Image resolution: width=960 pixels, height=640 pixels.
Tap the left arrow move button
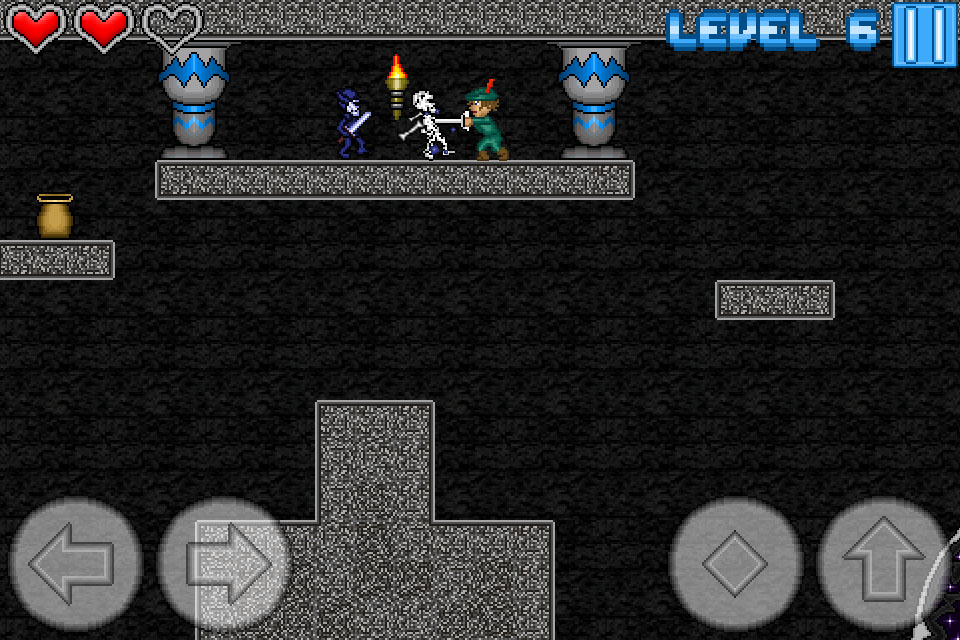coord(75,564)
